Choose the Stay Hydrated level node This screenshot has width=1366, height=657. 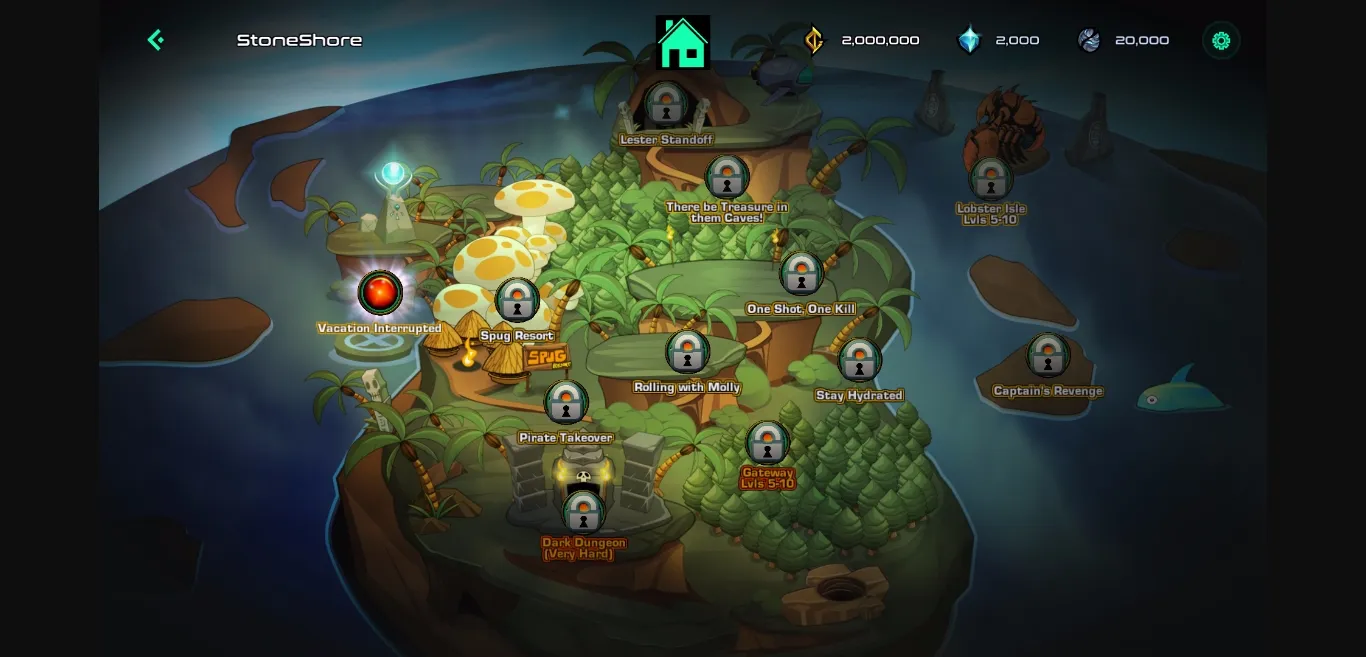tap(859, 360)
